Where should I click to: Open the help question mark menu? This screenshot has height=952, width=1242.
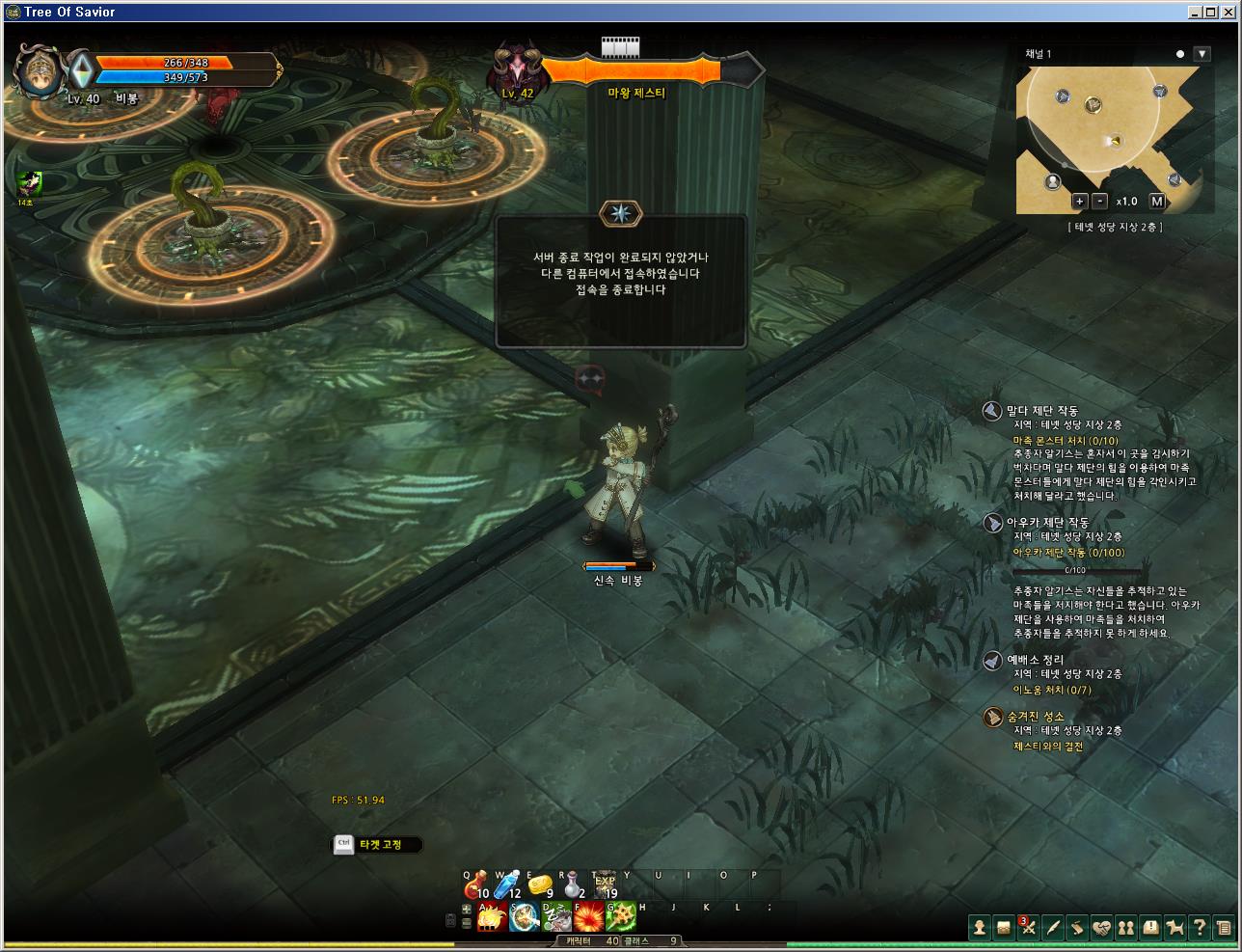point(1199,927)
